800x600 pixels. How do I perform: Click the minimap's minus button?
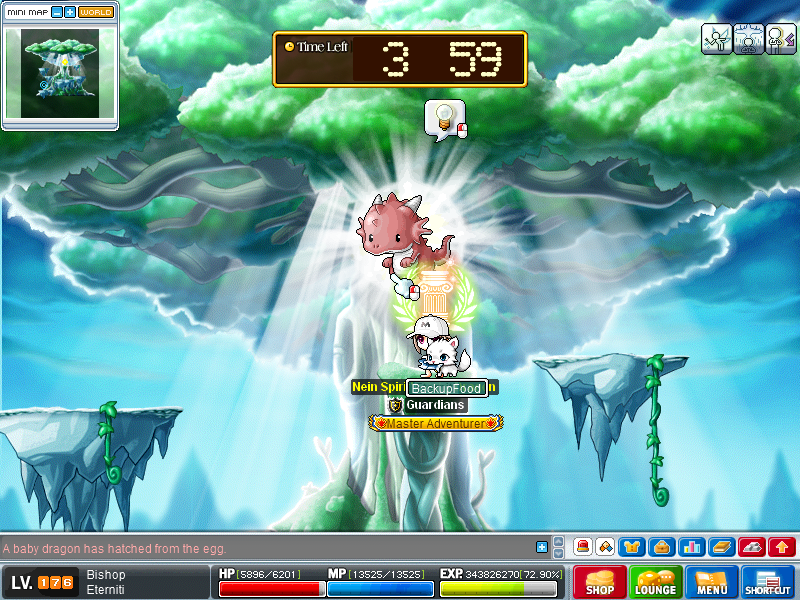[57, 12]
